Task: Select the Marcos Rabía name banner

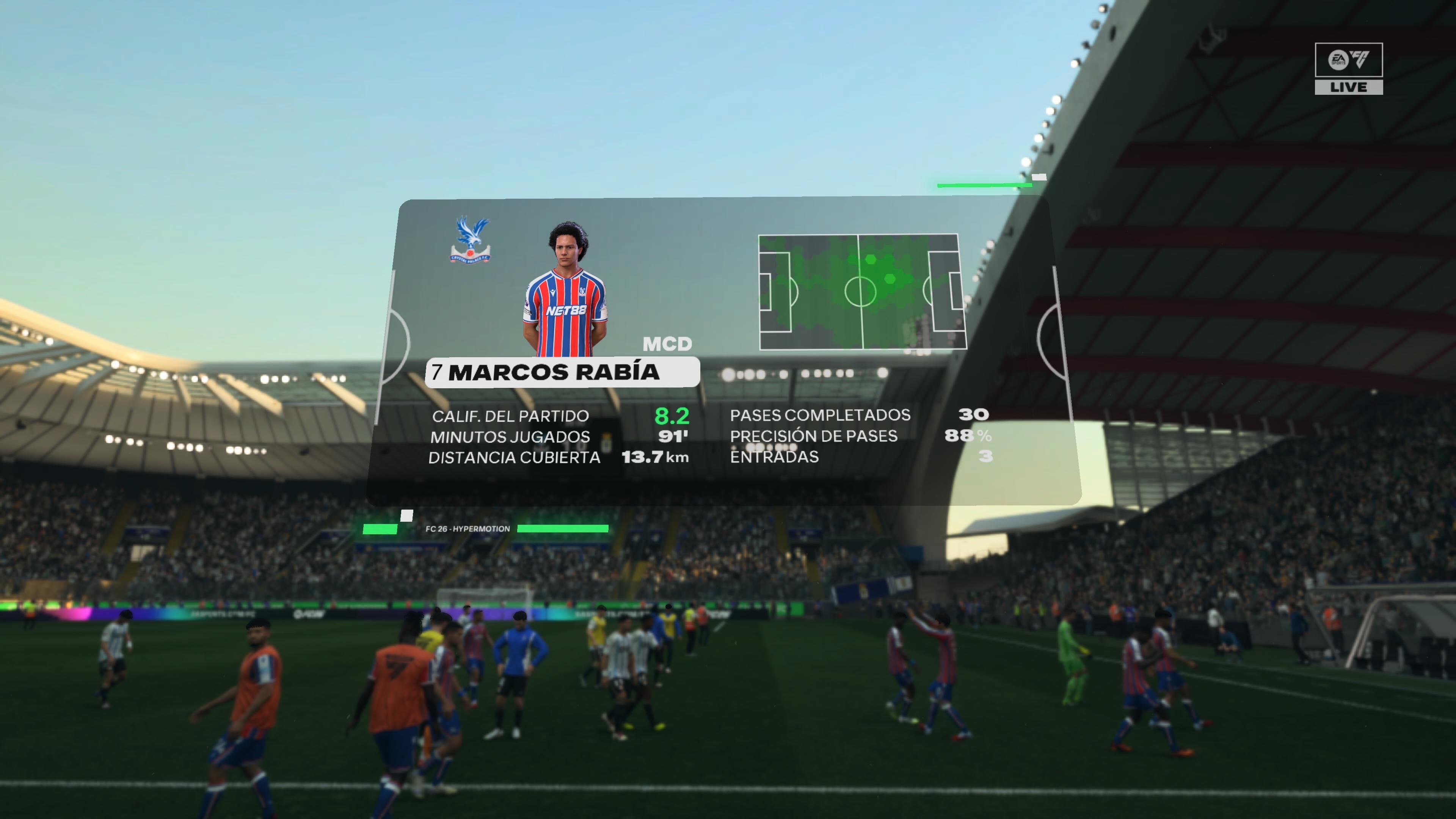Action: [562, 372]
